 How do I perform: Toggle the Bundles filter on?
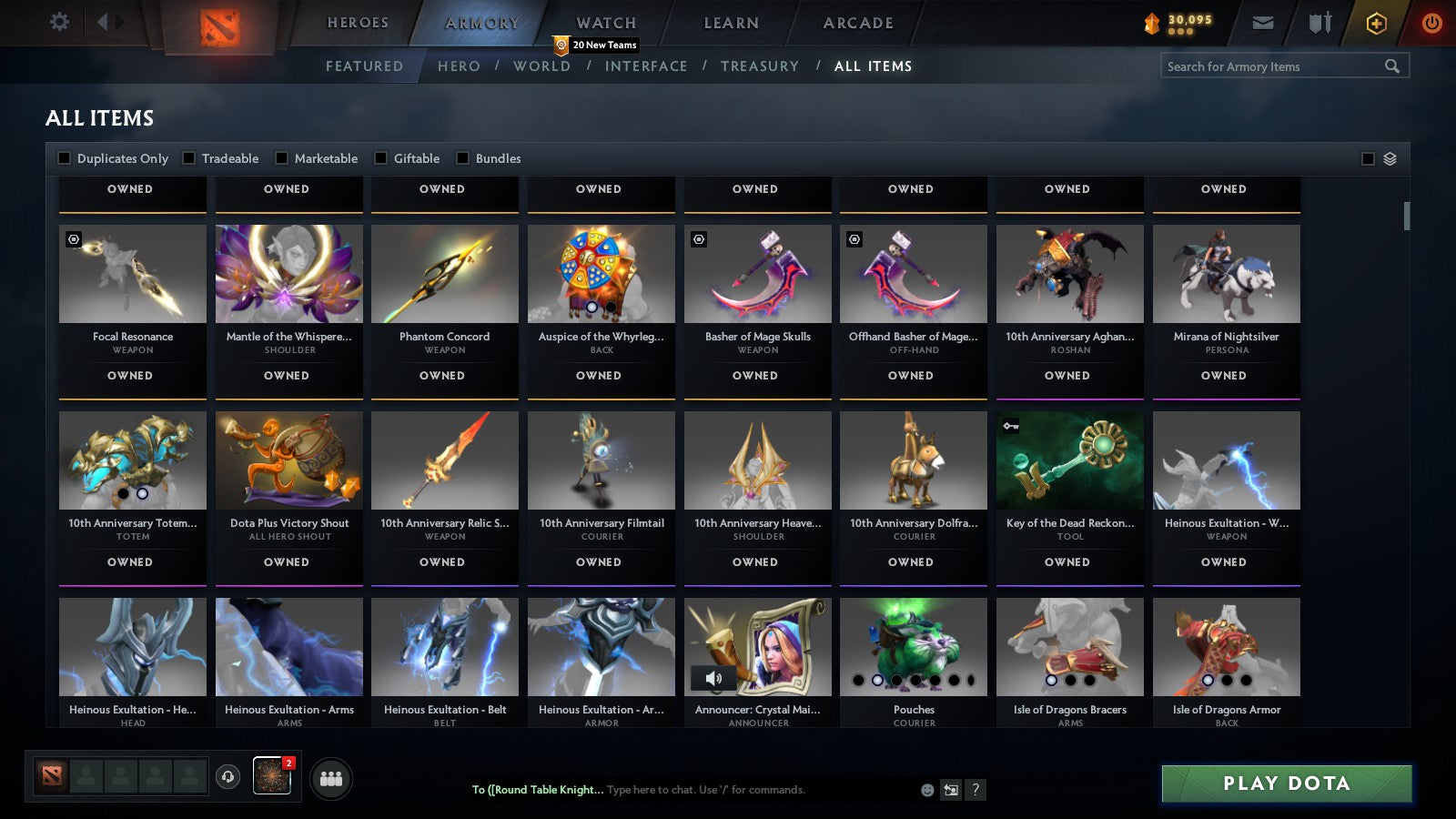tap(462, 157)
